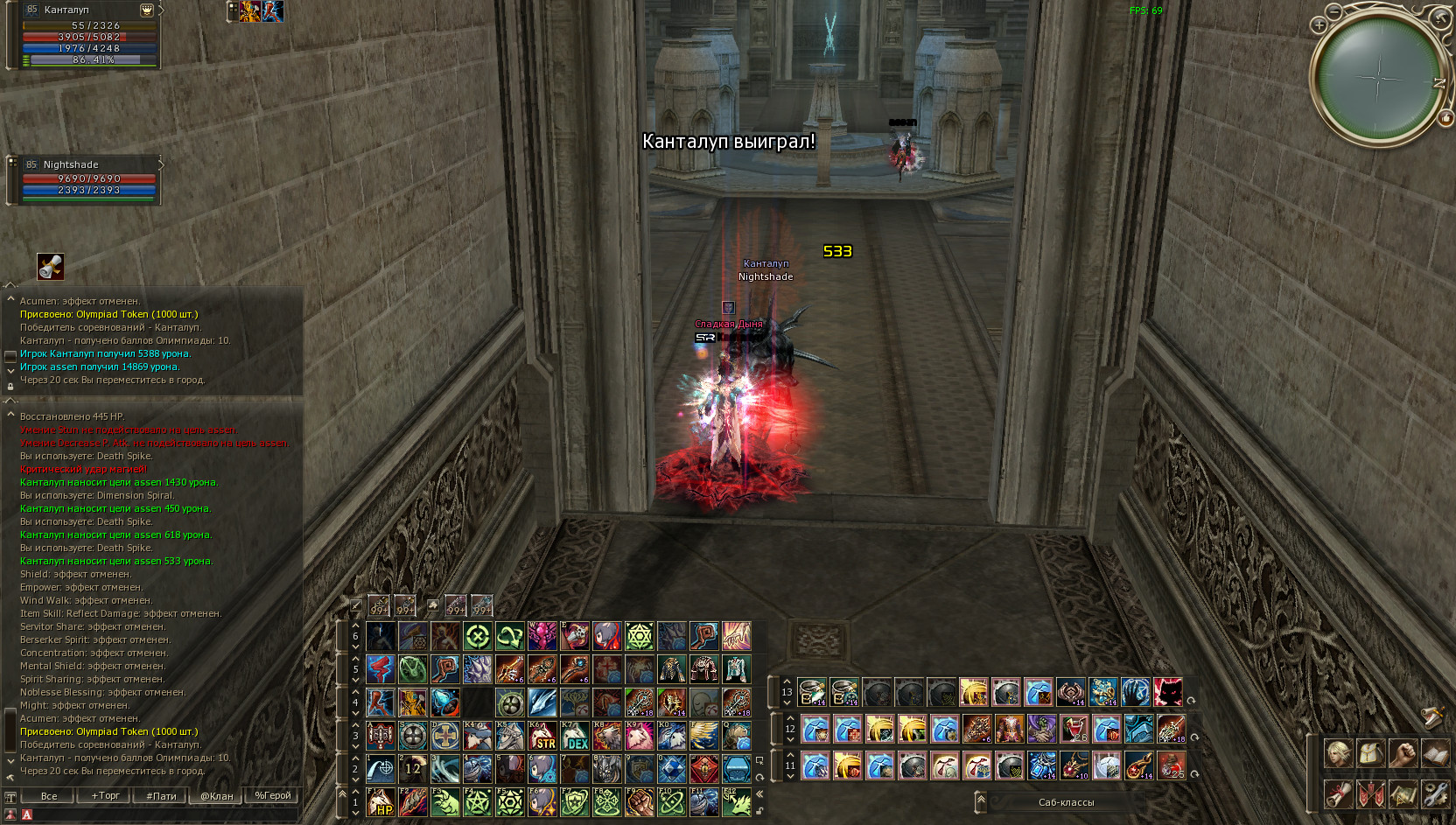1456x825 pixels.
Task: Switch to the +Торг chat tab
Action: click(x=105, y=795)
